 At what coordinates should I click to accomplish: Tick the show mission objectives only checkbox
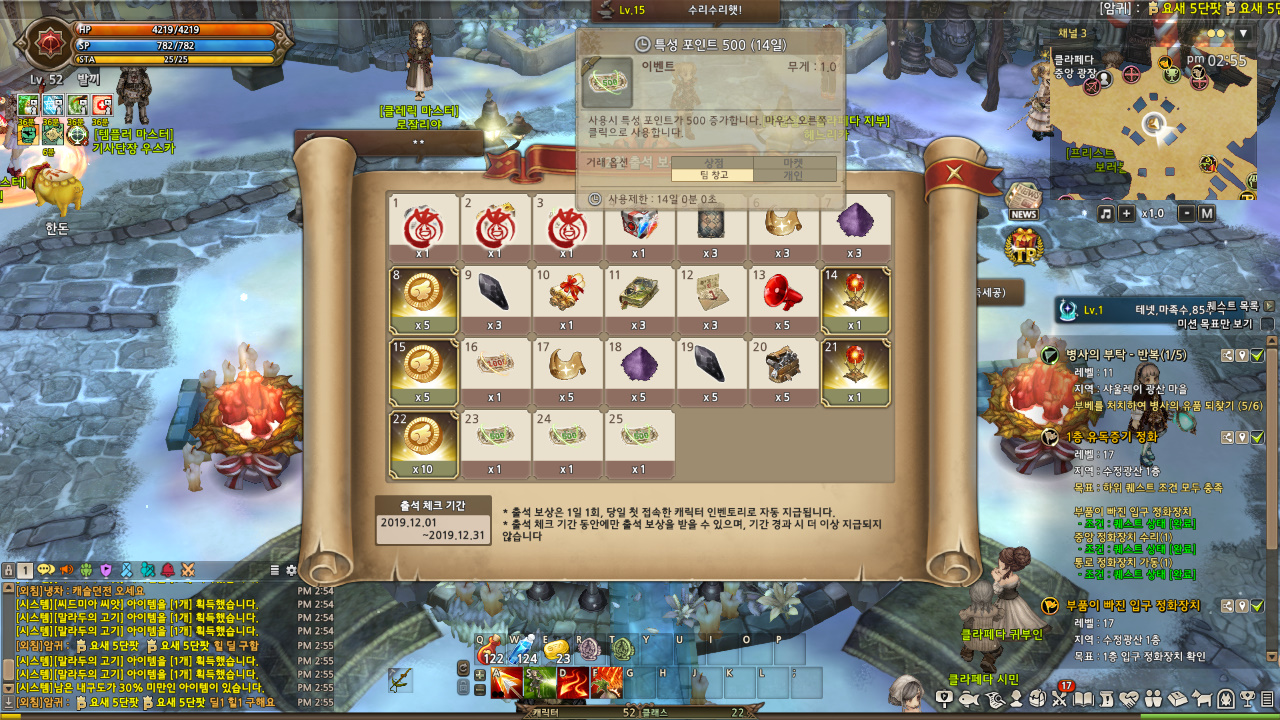click(x=1267, y=324)
